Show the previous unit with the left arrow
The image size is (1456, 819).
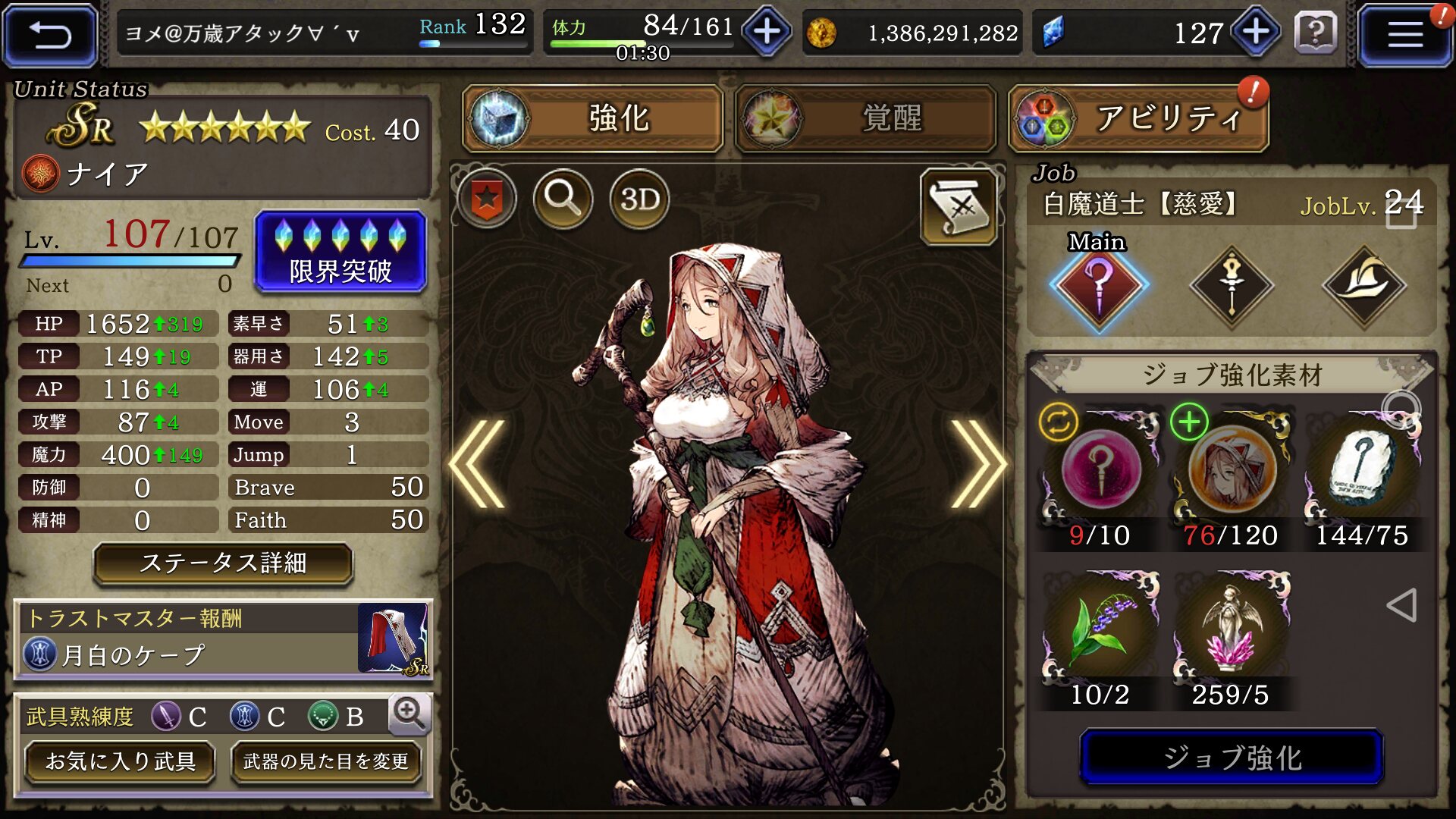click(479, 463)
